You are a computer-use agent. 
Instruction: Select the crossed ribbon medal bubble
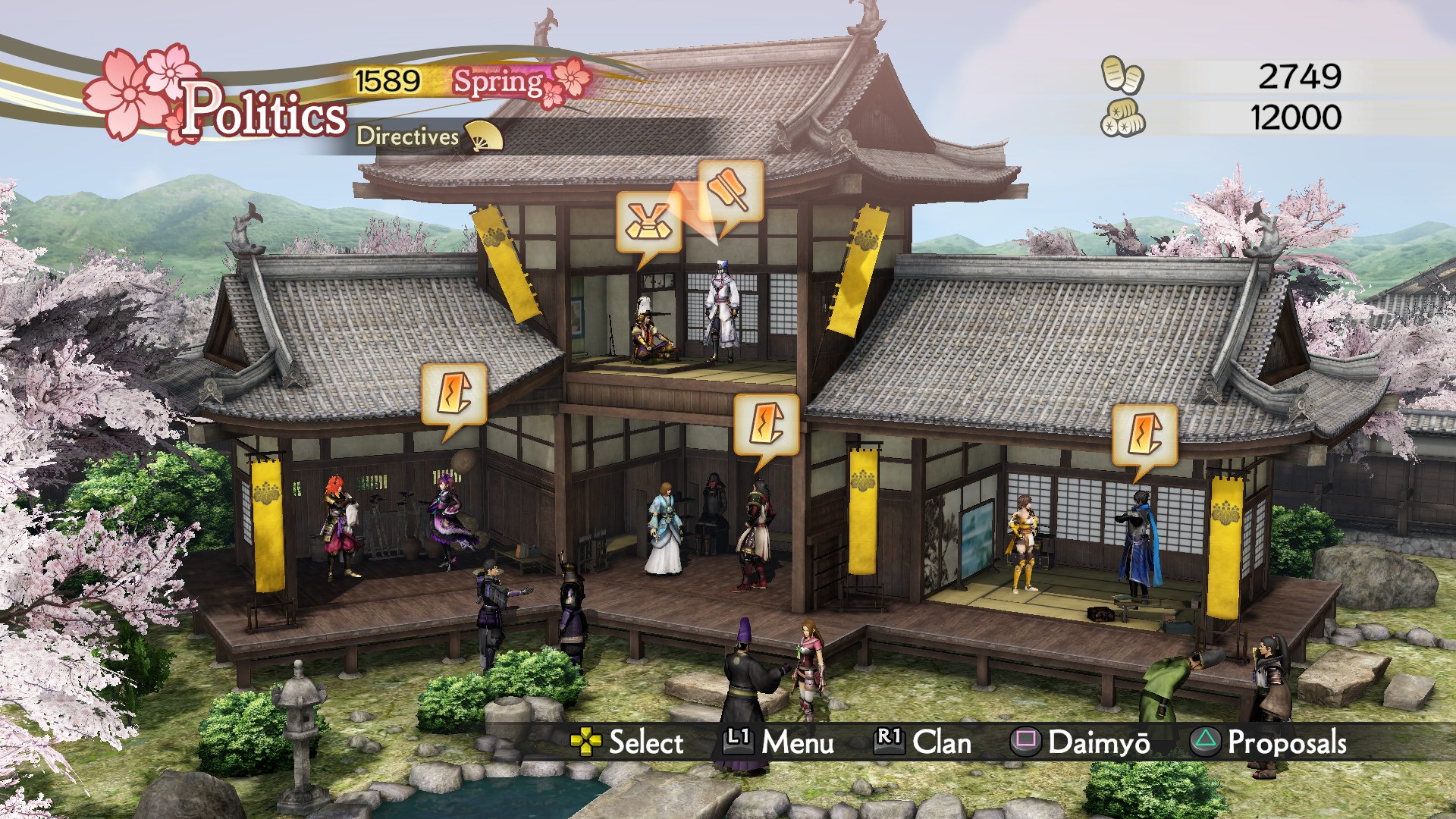coord(648,222)
